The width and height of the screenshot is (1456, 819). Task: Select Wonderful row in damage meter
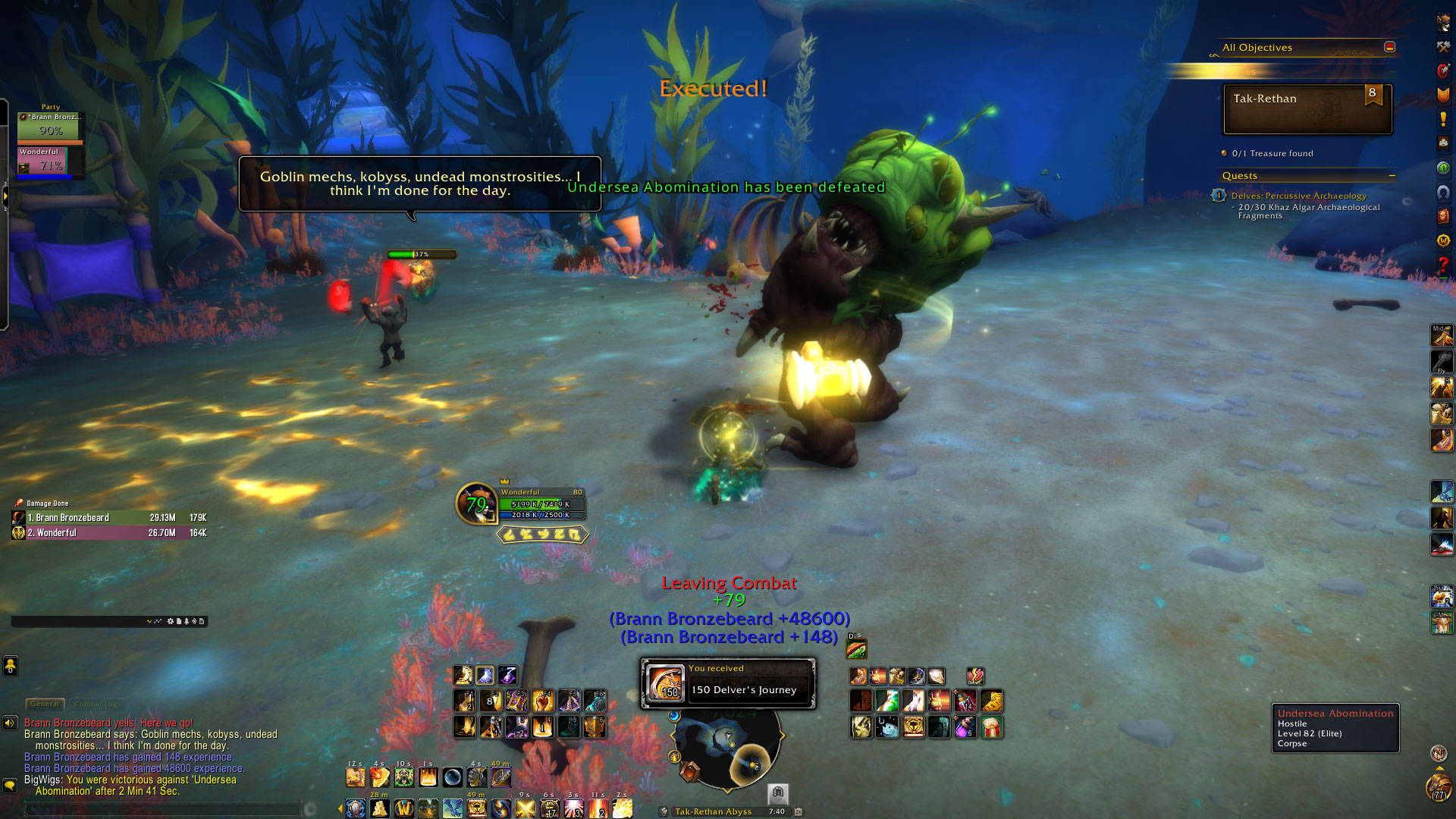tap(109, 533)
